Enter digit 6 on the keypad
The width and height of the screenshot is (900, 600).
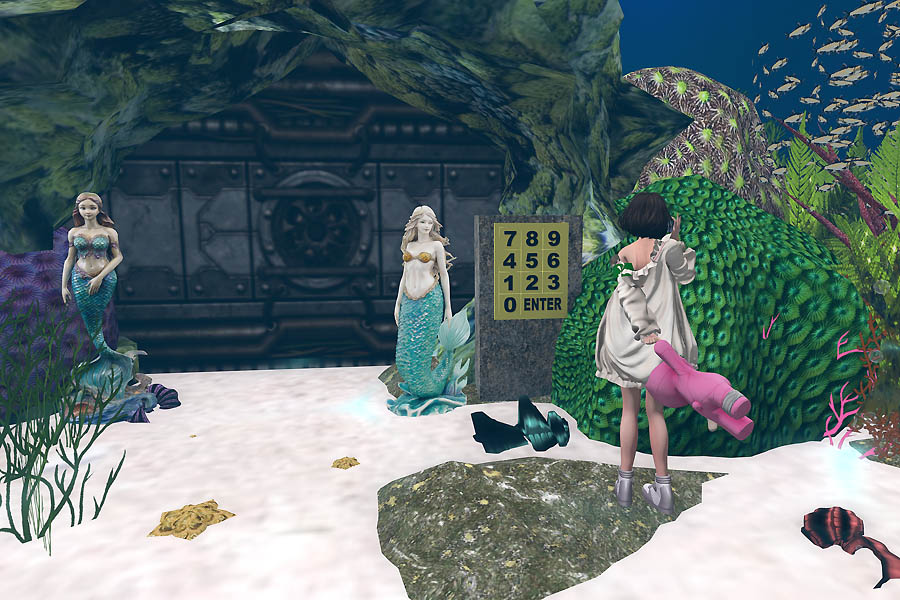pos(553,260)
